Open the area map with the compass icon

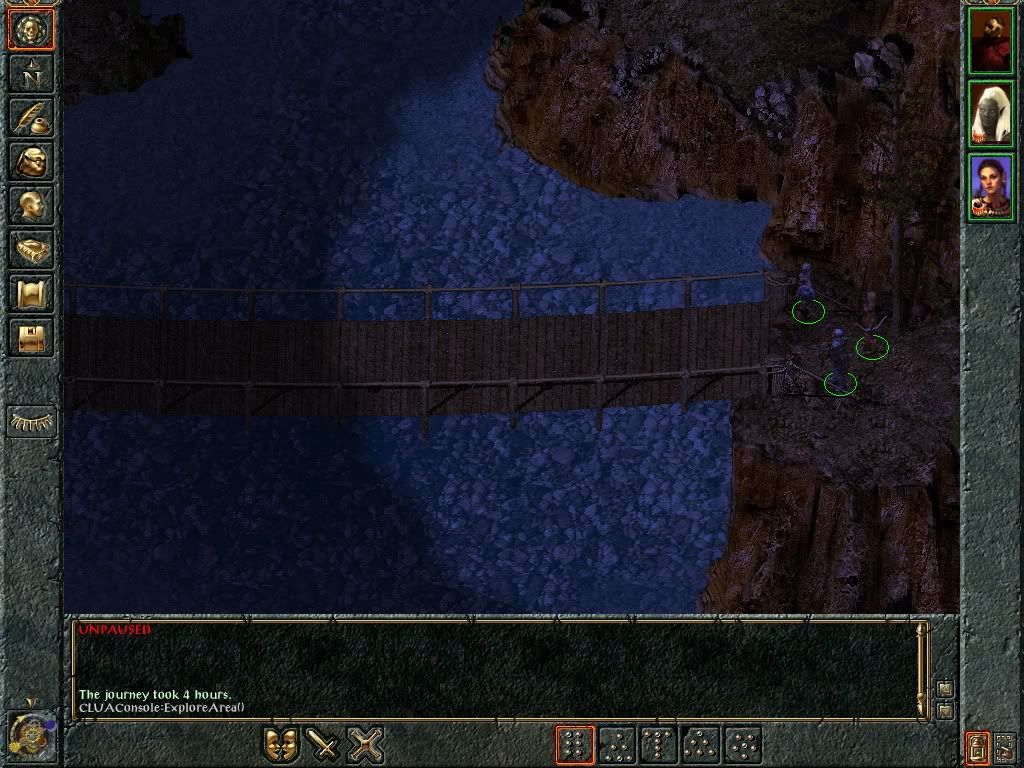click(31, 73)
